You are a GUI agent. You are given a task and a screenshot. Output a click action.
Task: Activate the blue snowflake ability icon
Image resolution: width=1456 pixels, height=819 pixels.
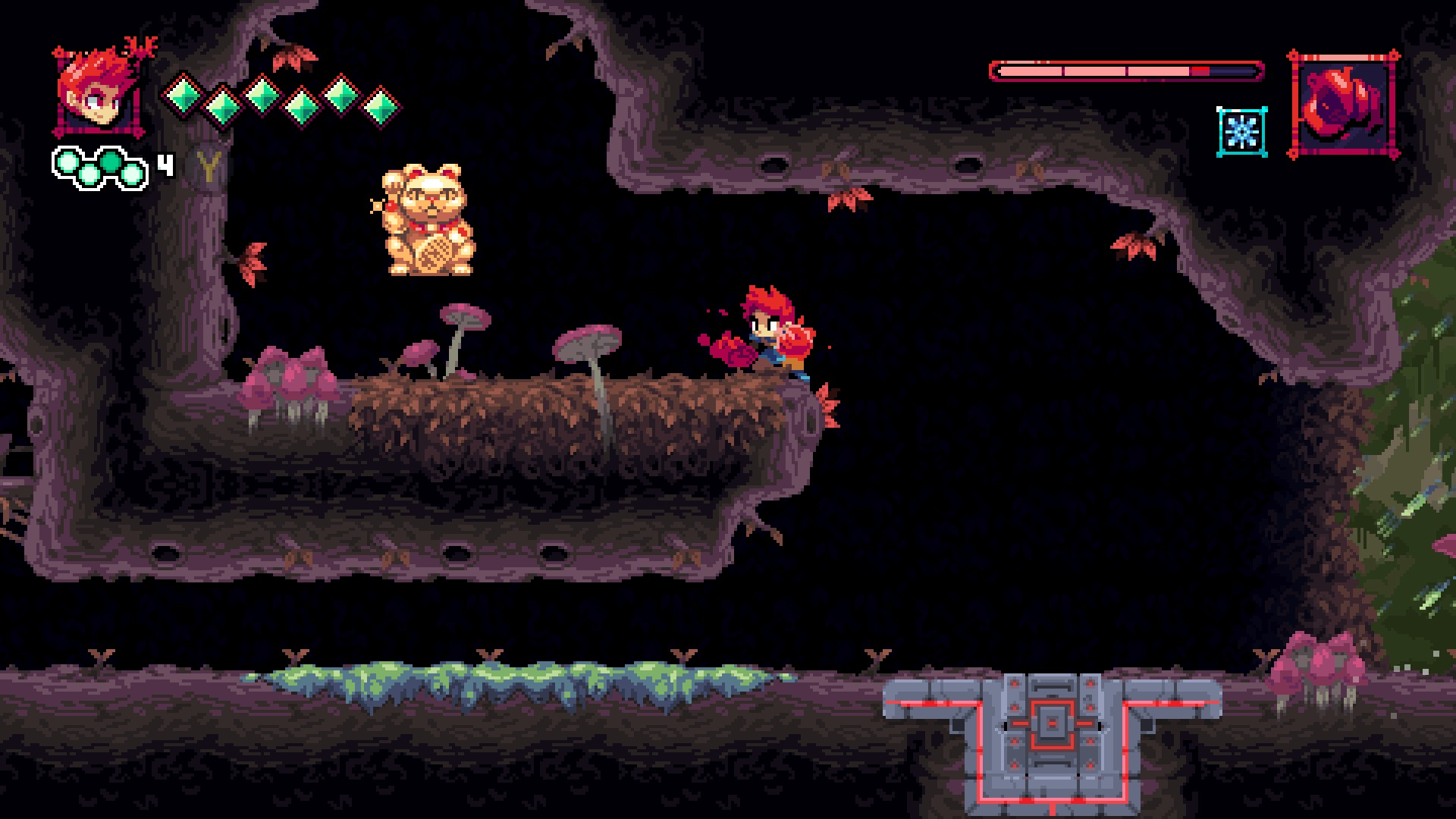pos(1241,132)
